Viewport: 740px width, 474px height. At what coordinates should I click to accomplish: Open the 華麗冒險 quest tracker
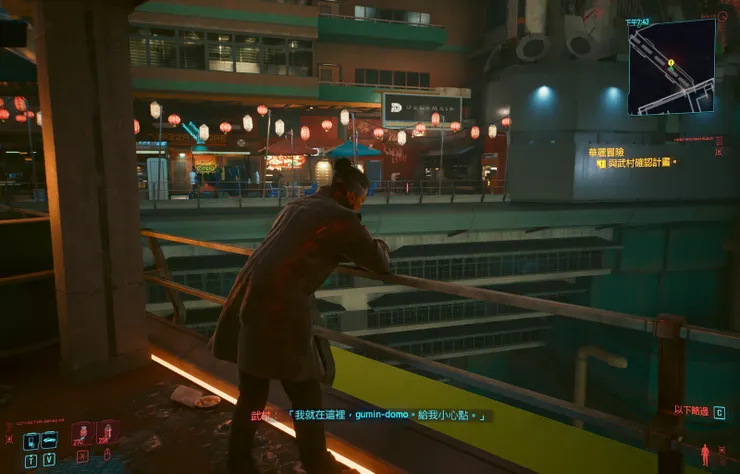pos(607,152)
